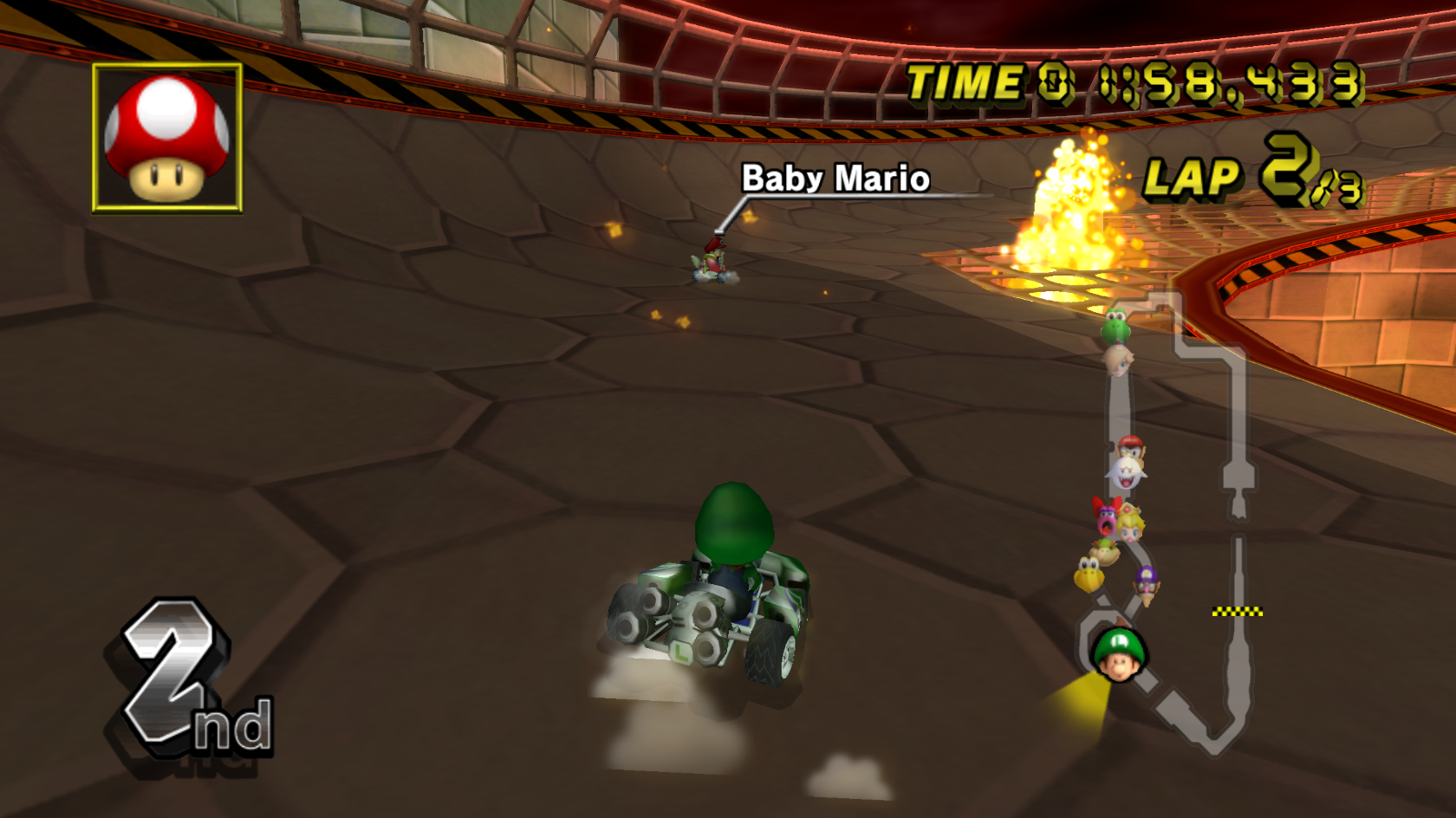This screenshot has height=818, width=1456.
Task: Select Peach's head on the minimap
Action: [1129, 524]
